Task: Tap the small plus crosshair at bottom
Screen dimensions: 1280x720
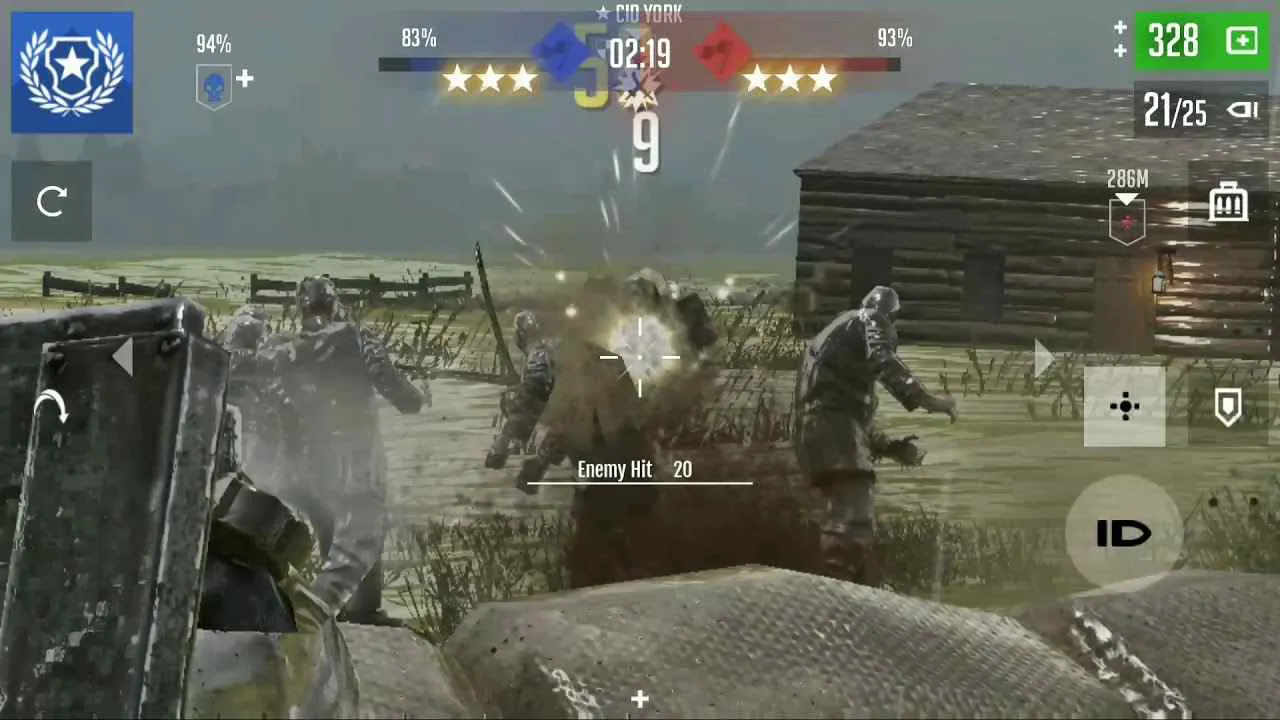Action: pos(639,700)
